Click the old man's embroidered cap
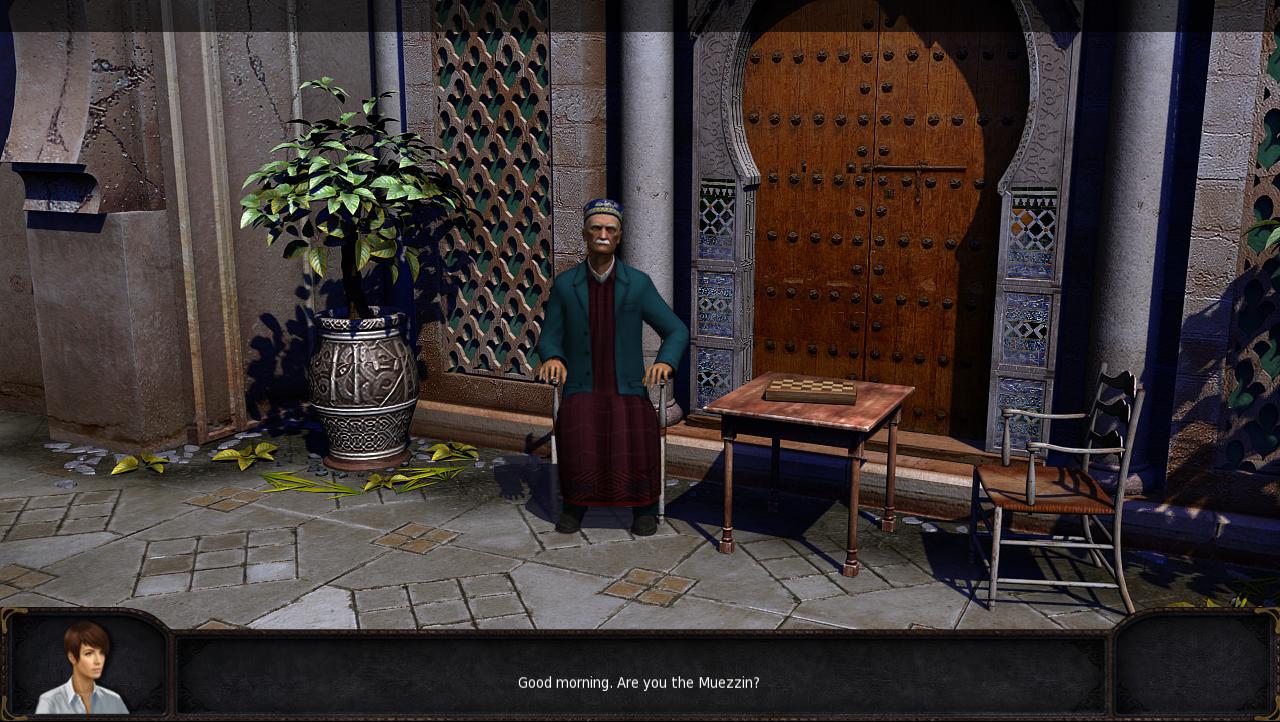Viewport: 1280px width, 722px height. tap(601, 205)
